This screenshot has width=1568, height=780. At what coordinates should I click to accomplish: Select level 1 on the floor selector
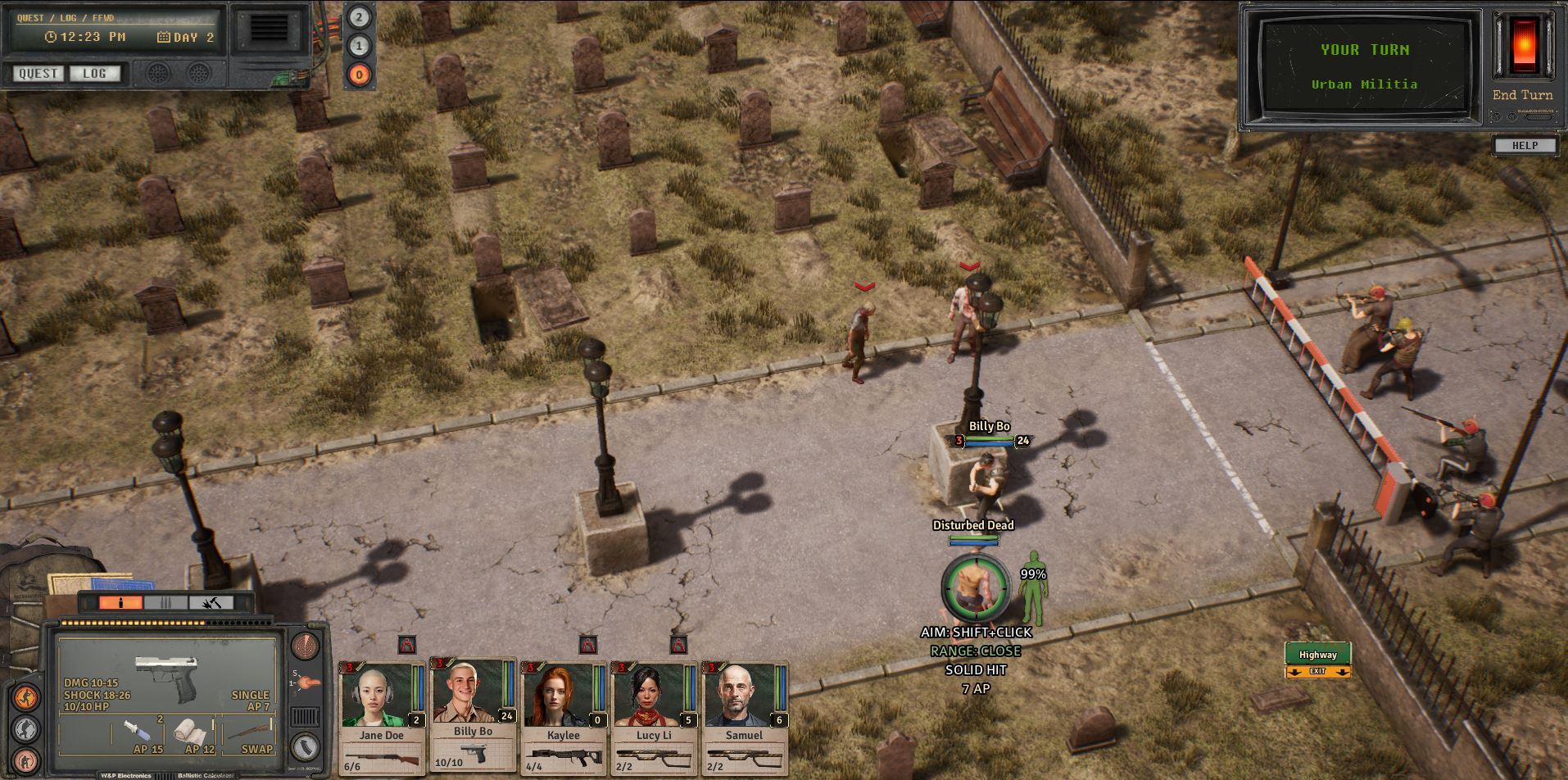click(359, 46)
